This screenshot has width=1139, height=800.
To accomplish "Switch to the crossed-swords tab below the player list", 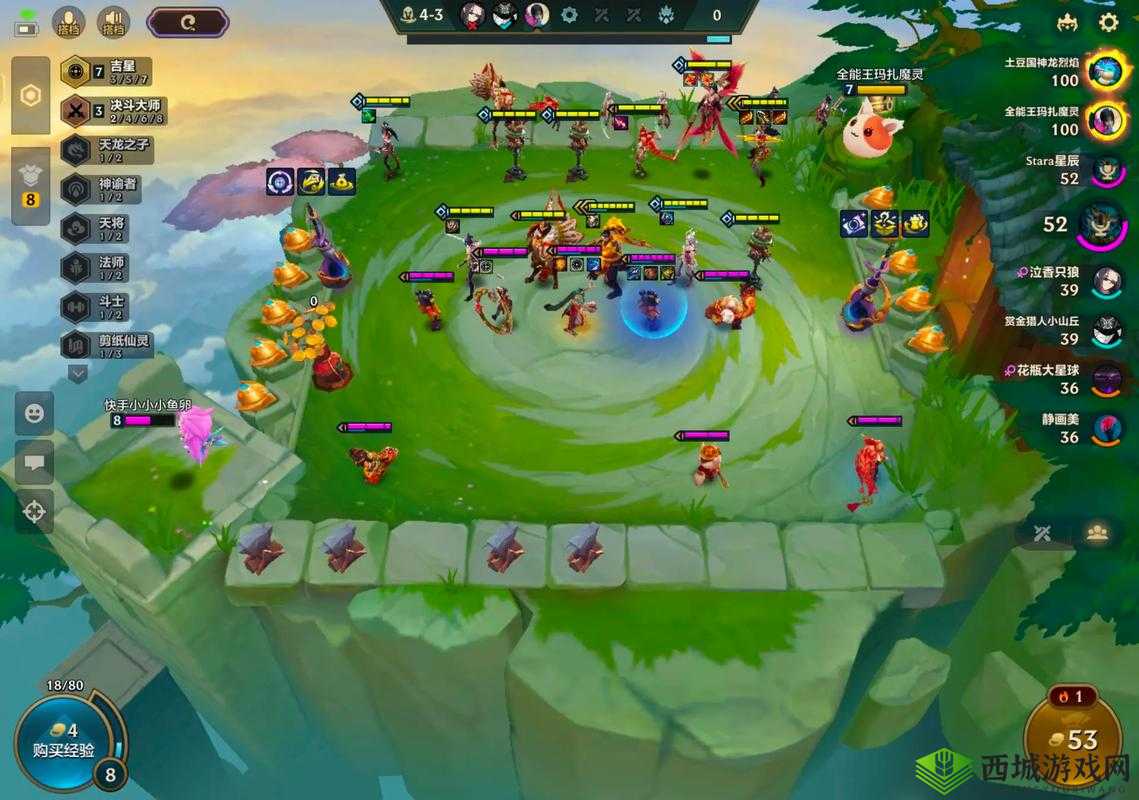I will pyautogui.click(x=1043, y=532).
